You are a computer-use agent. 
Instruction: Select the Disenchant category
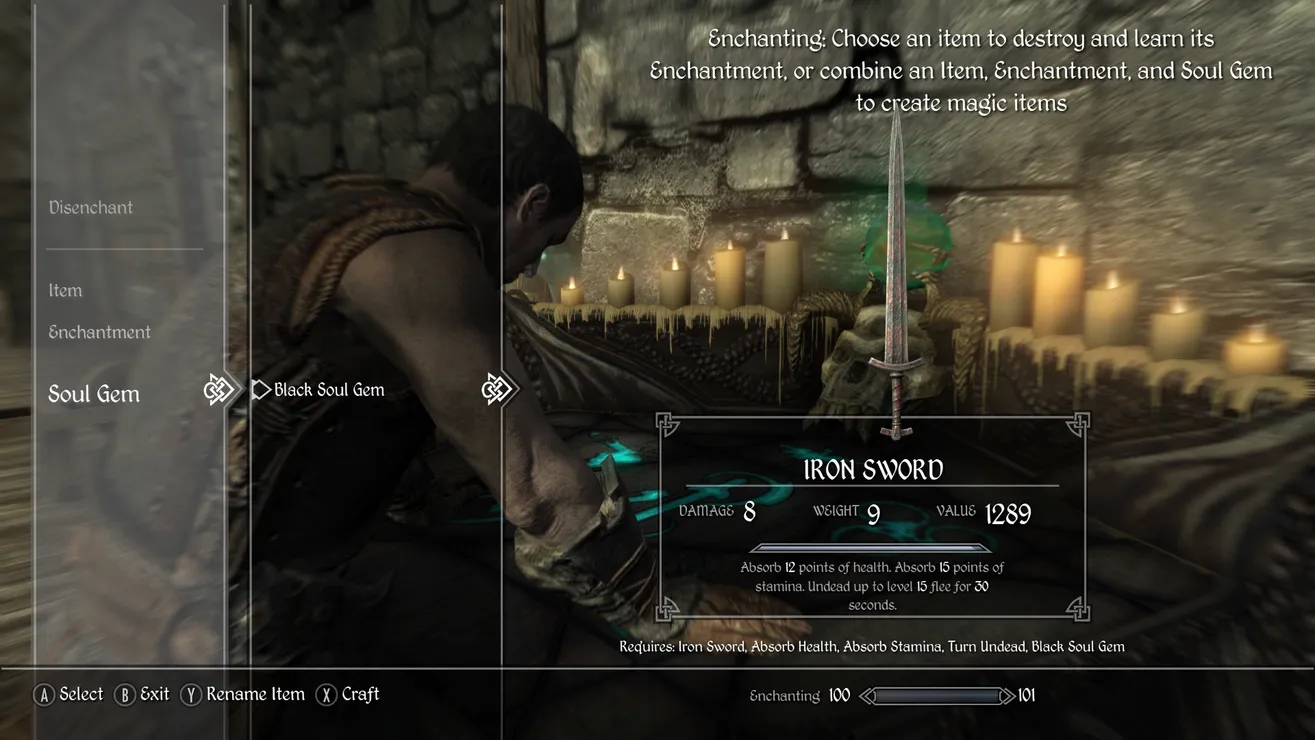click(x=91, y=208)
